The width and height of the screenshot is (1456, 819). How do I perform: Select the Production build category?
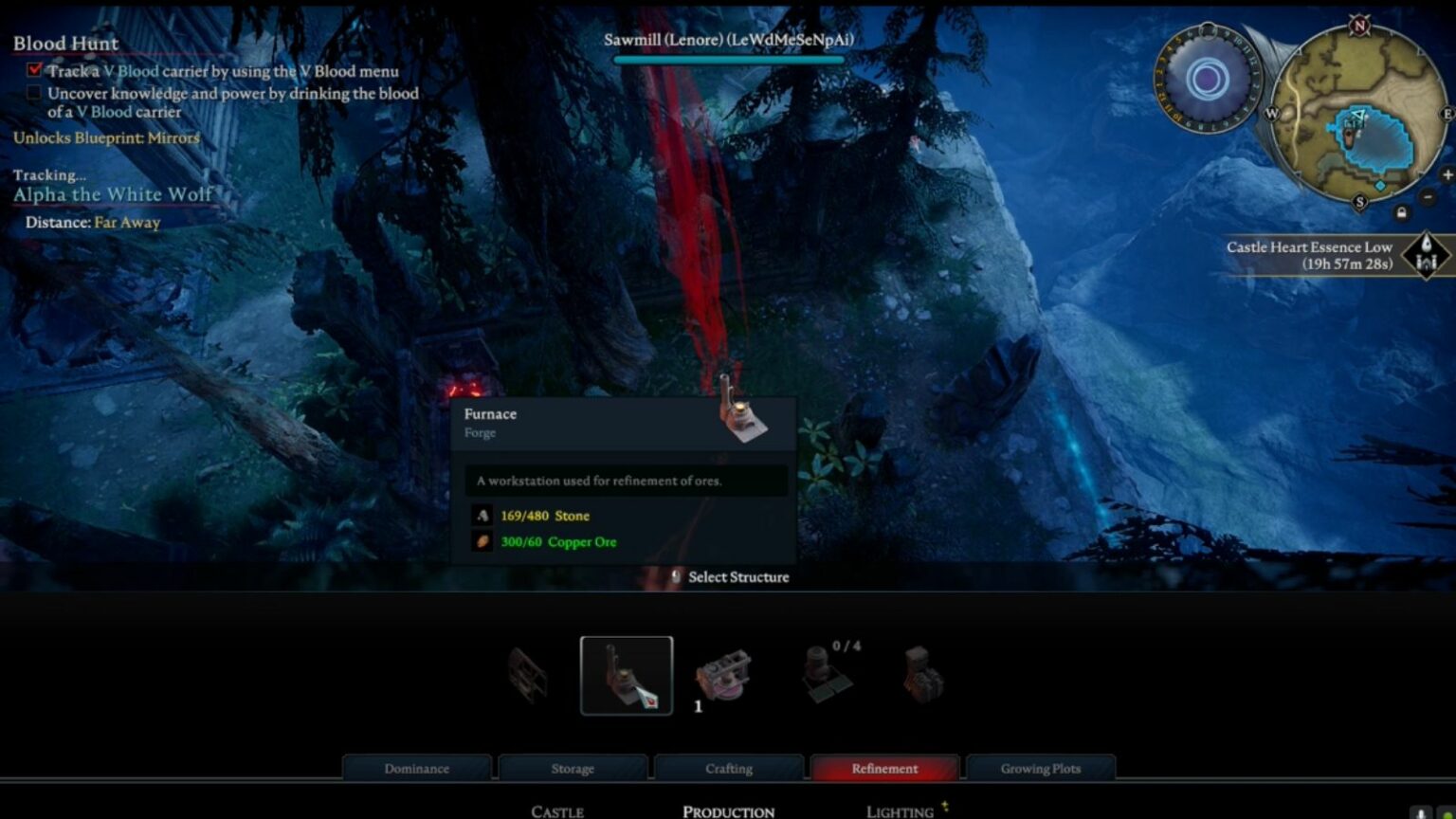point(728,811)
